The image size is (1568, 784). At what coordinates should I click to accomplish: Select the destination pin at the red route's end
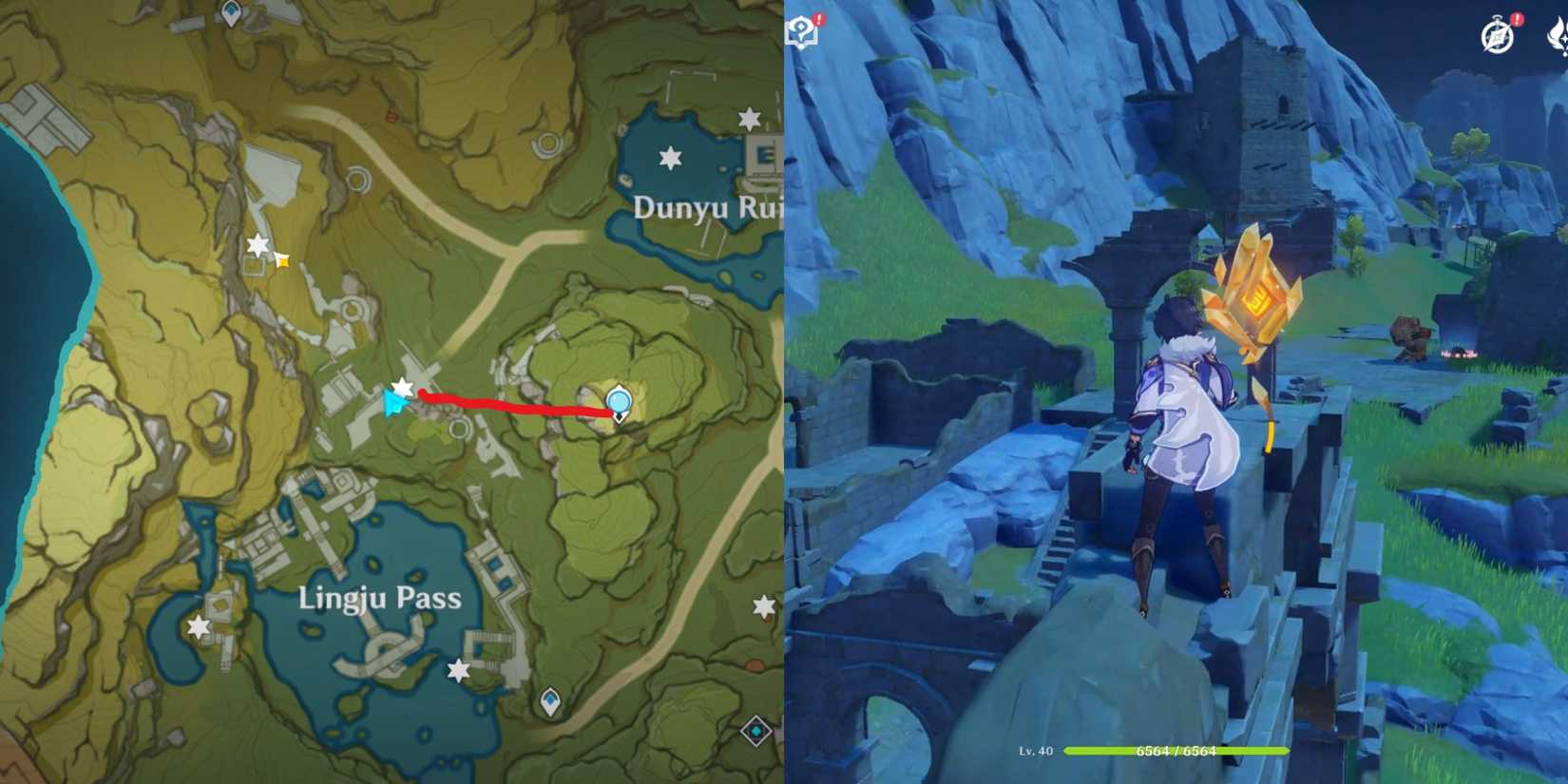[x=619, y=402]
